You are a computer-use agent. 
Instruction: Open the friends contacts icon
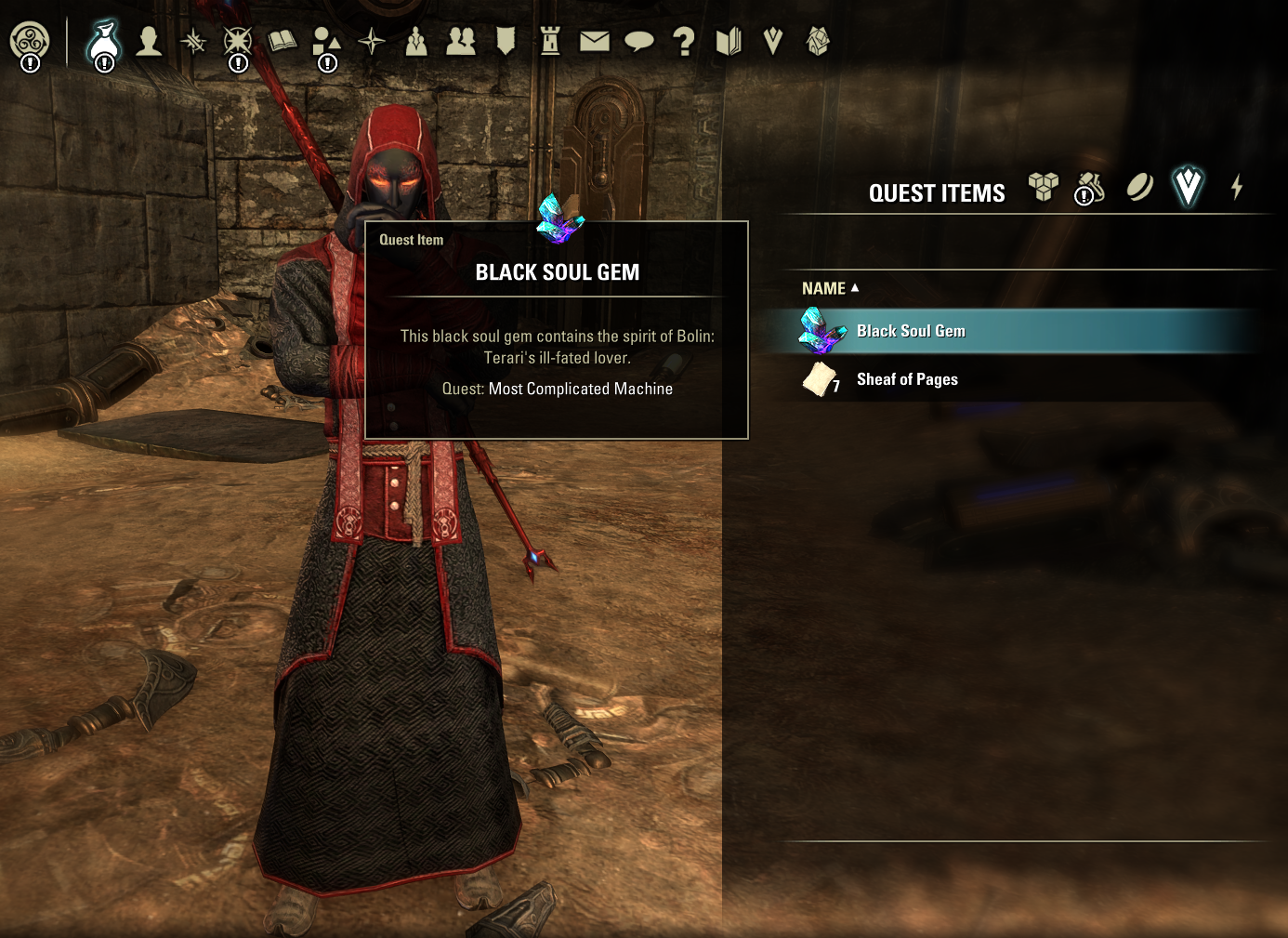pos(461,41)
